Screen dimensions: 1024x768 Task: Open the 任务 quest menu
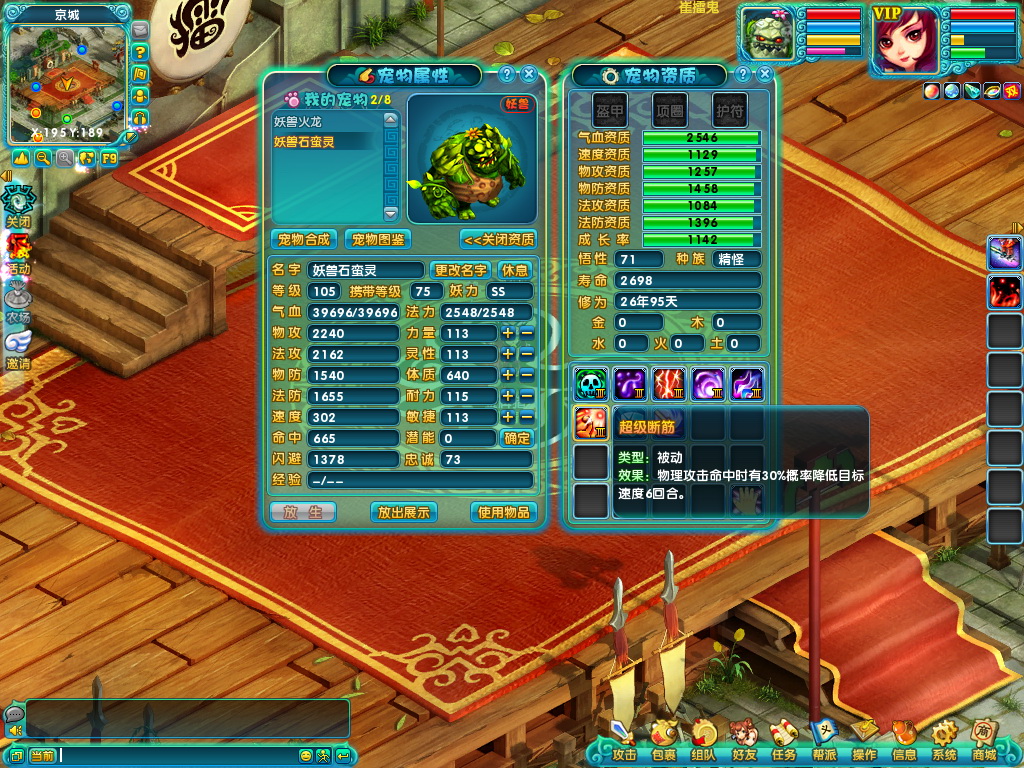tap(784, 742)
